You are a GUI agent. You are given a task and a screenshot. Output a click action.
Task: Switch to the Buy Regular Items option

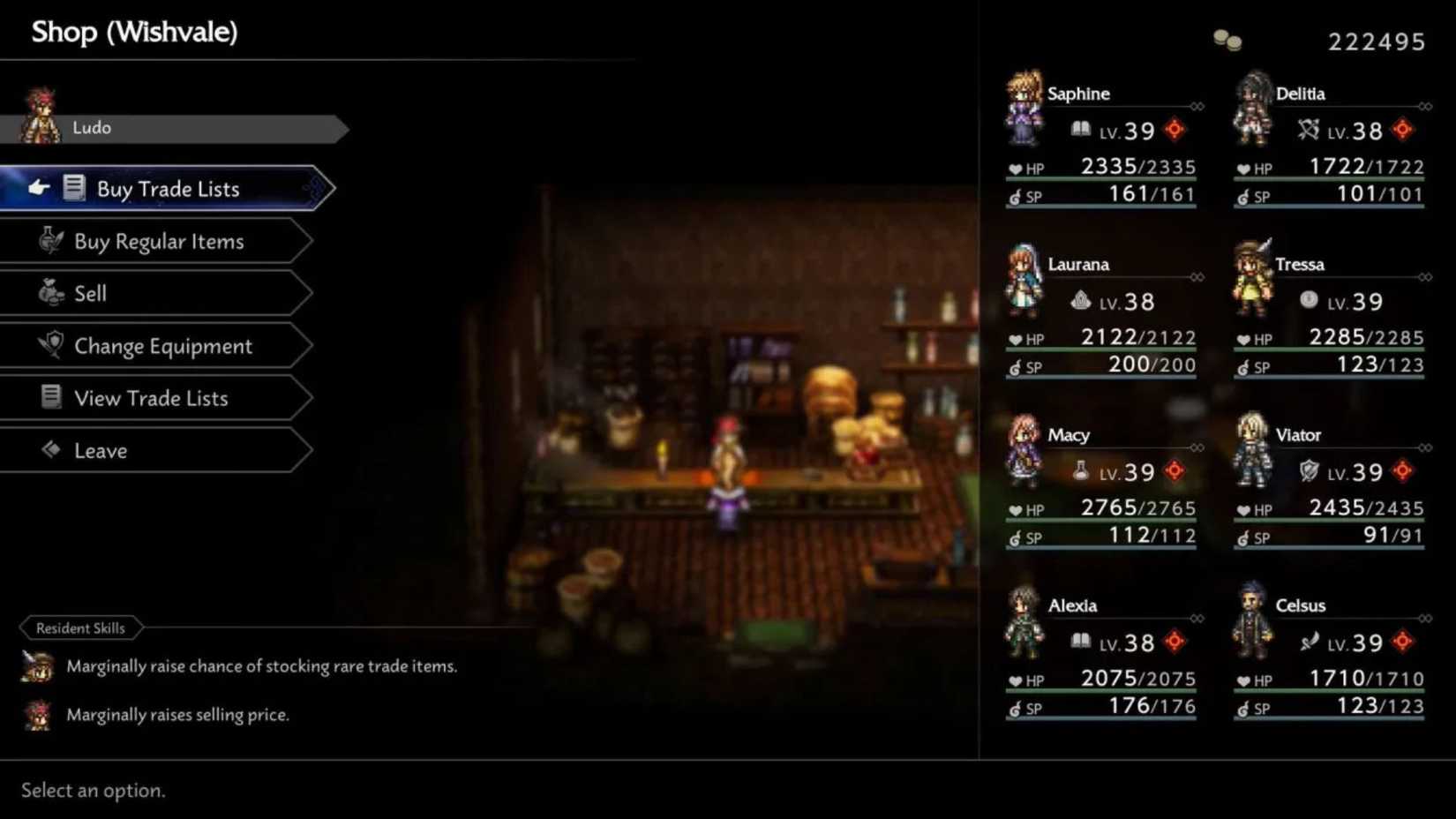click(x=159, y=240)
